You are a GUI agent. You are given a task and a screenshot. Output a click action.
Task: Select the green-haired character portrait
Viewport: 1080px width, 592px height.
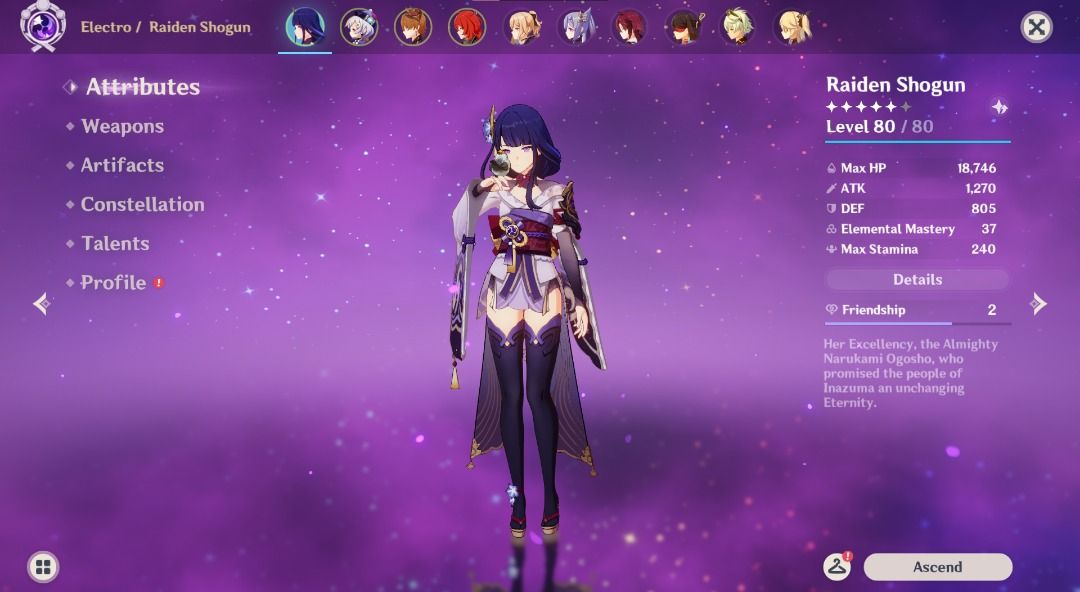[x=738, y=27]
